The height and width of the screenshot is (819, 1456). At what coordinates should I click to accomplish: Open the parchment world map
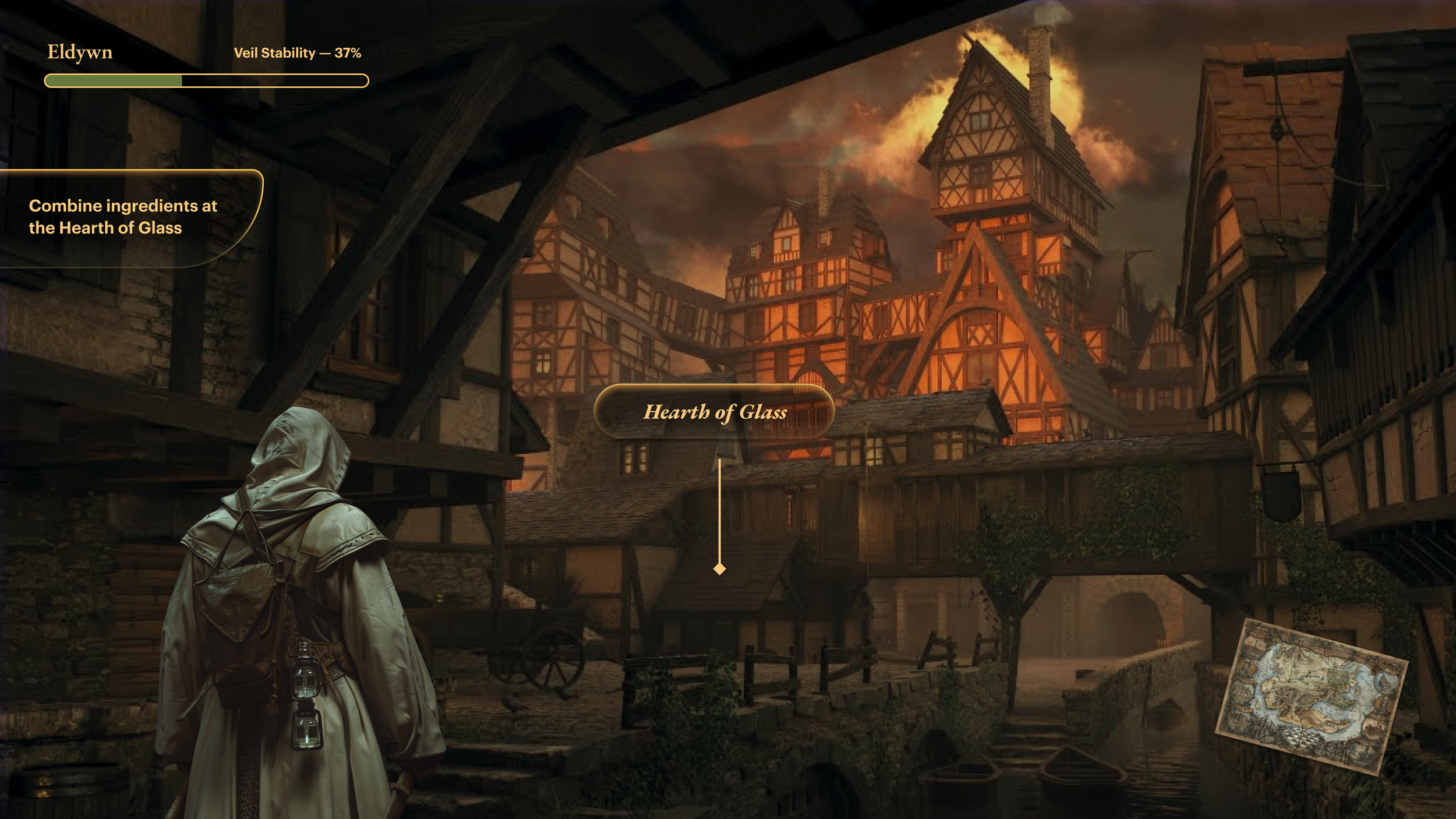click(x=1312, y=696)
